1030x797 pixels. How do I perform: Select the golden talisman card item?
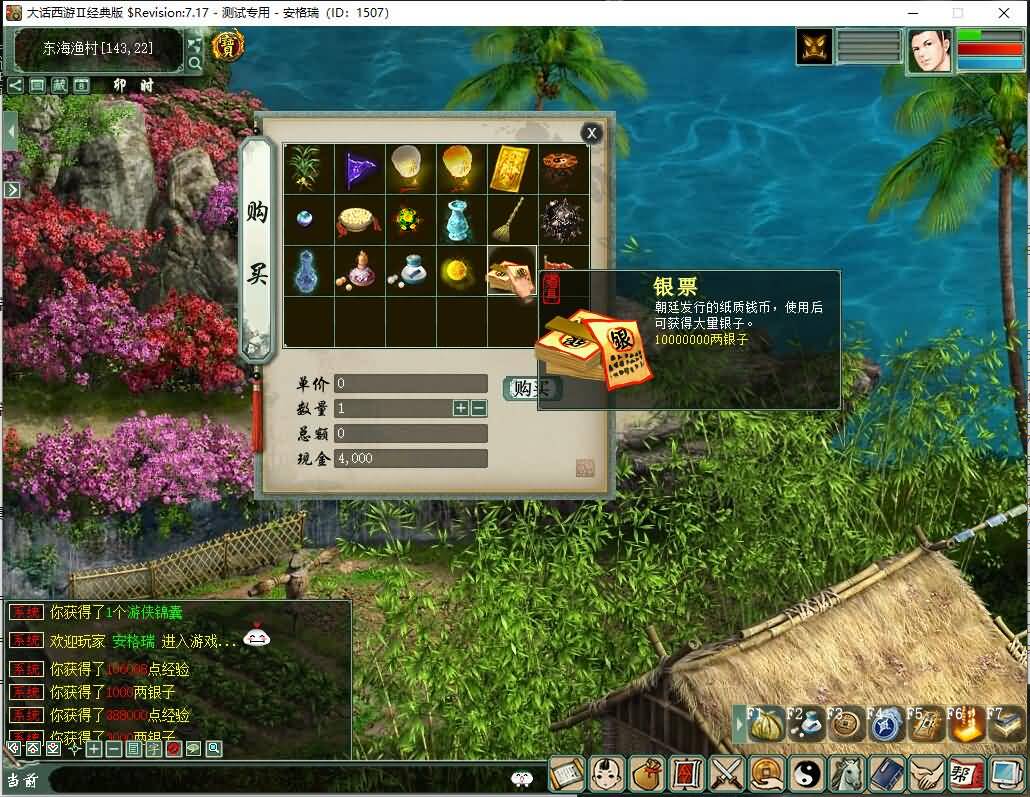pyautogui.click(x=512, y=168)
